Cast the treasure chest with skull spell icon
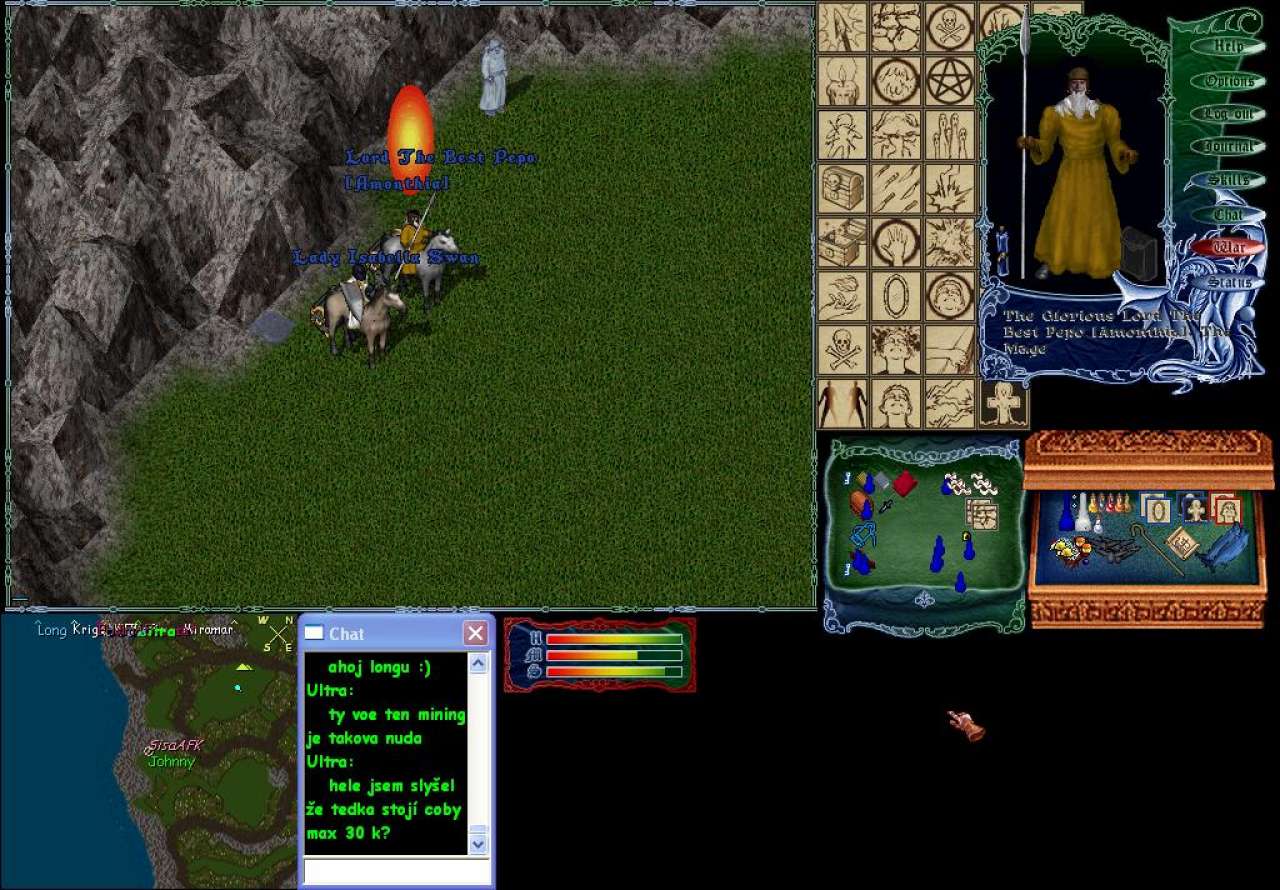Screen dimensions: 1280x890 tap(842, 188)
